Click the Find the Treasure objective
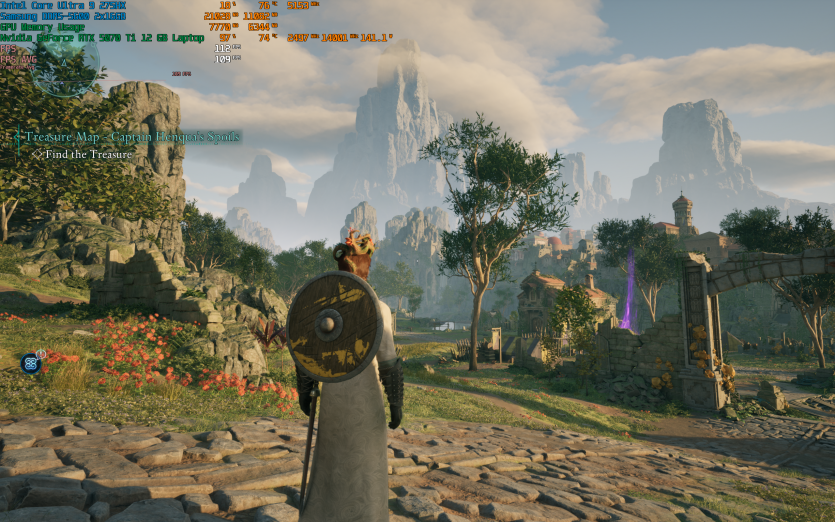The height and width of the screenshot is (522, 835). coord(88,155)
